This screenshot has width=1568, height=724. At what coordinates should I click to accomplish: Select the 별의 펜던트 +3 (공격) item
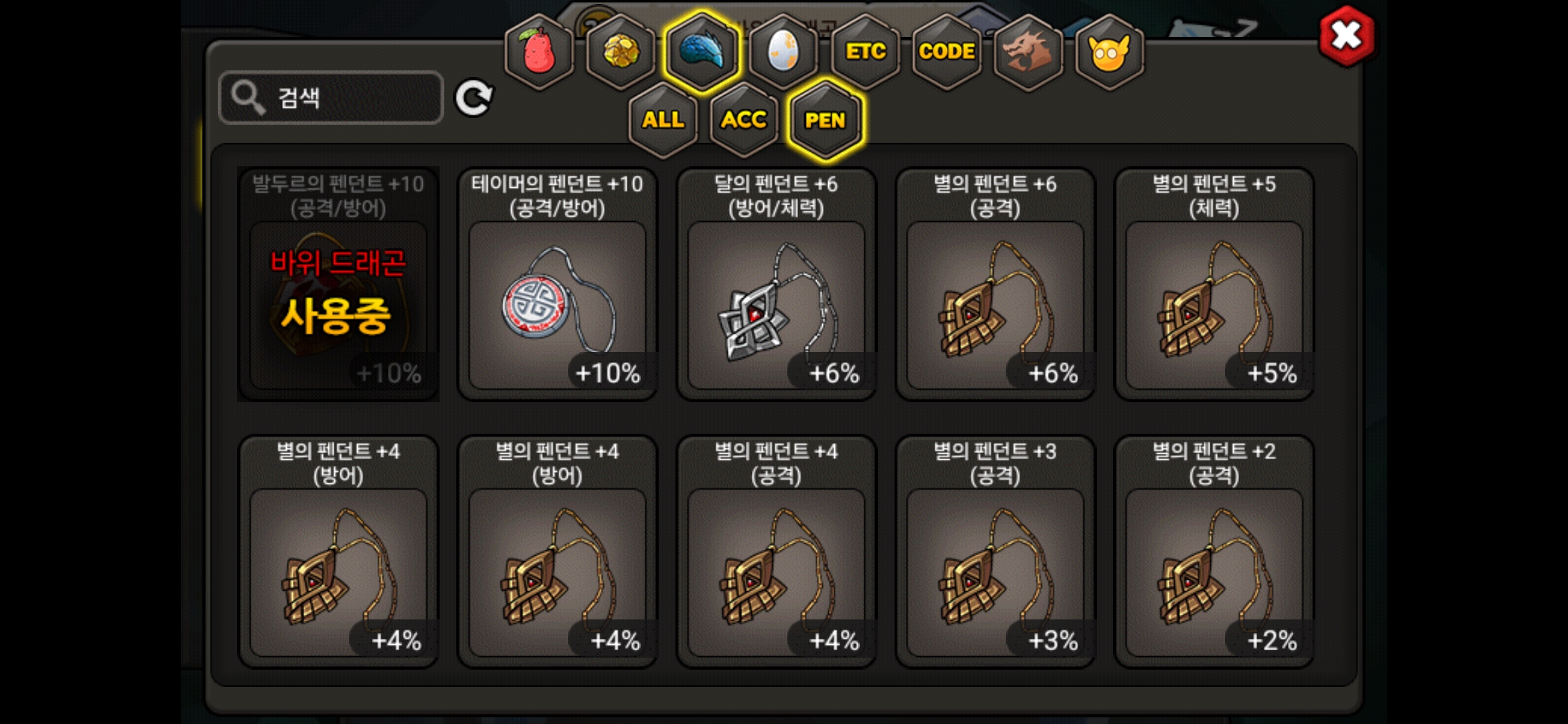tap(995, 552)
